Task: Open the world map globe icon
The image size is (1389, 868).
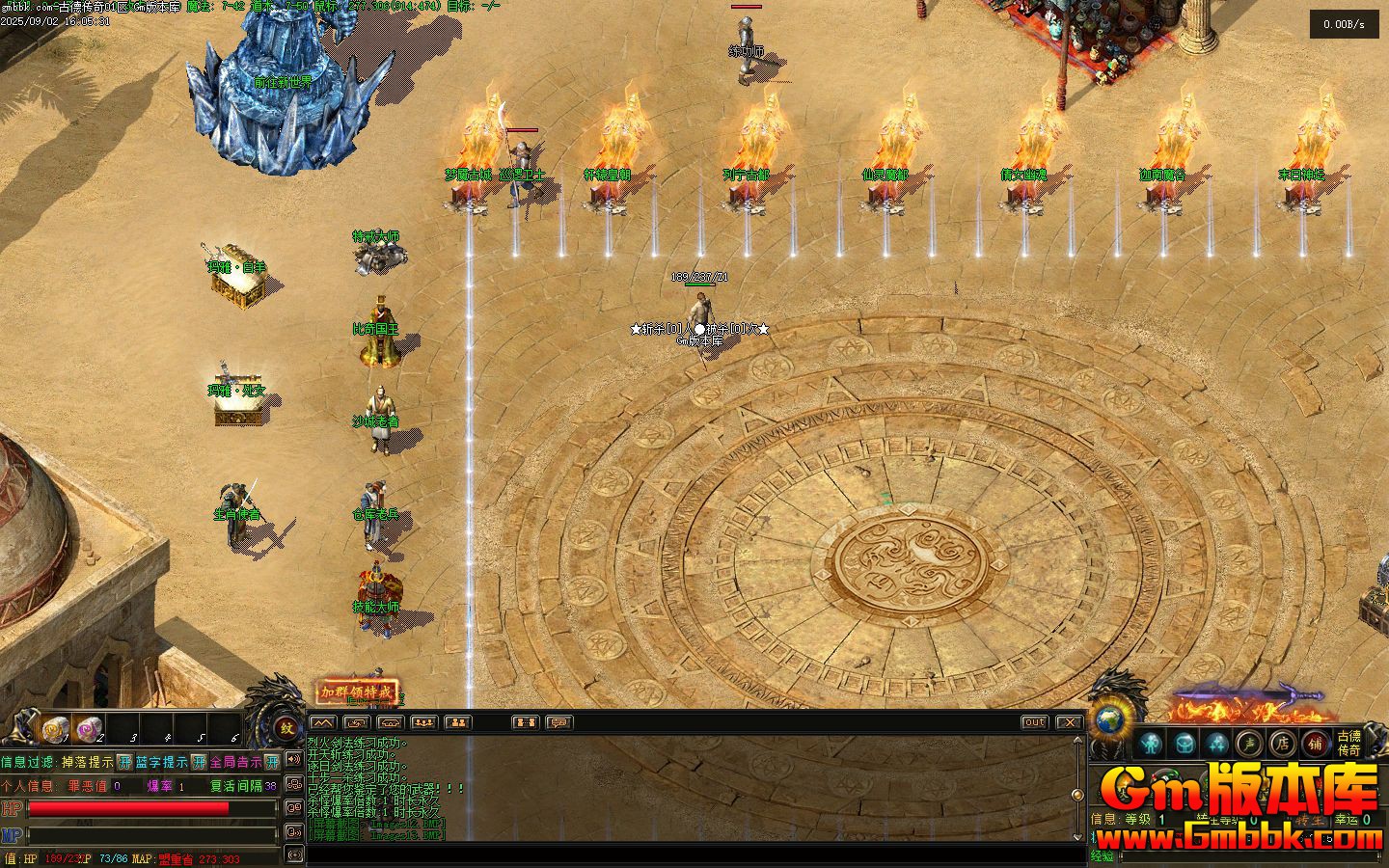Action: (x=1109, y=721)
